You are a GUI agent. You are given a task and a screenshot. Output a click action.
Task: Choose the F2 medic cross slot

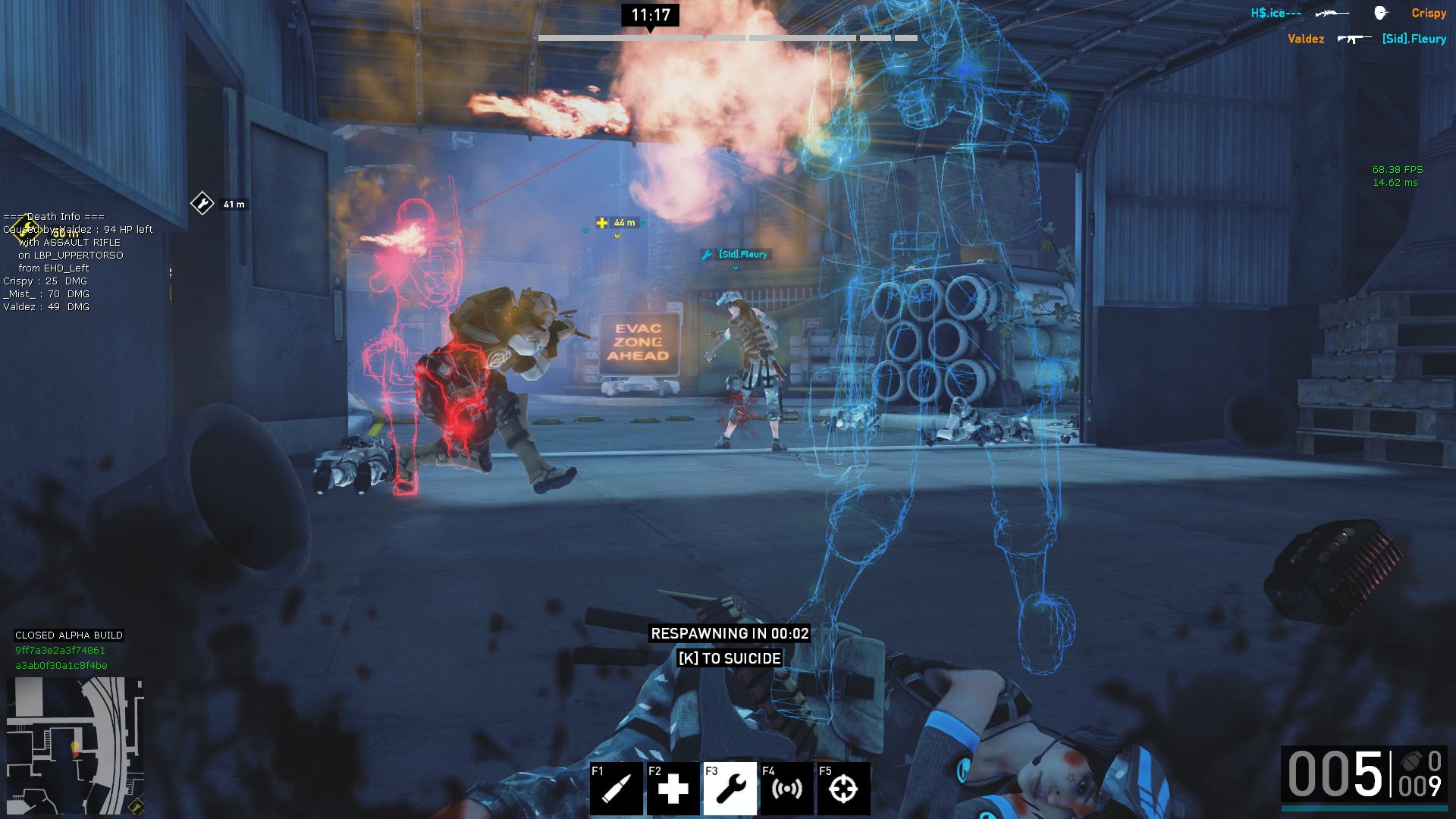coord(673,788)
